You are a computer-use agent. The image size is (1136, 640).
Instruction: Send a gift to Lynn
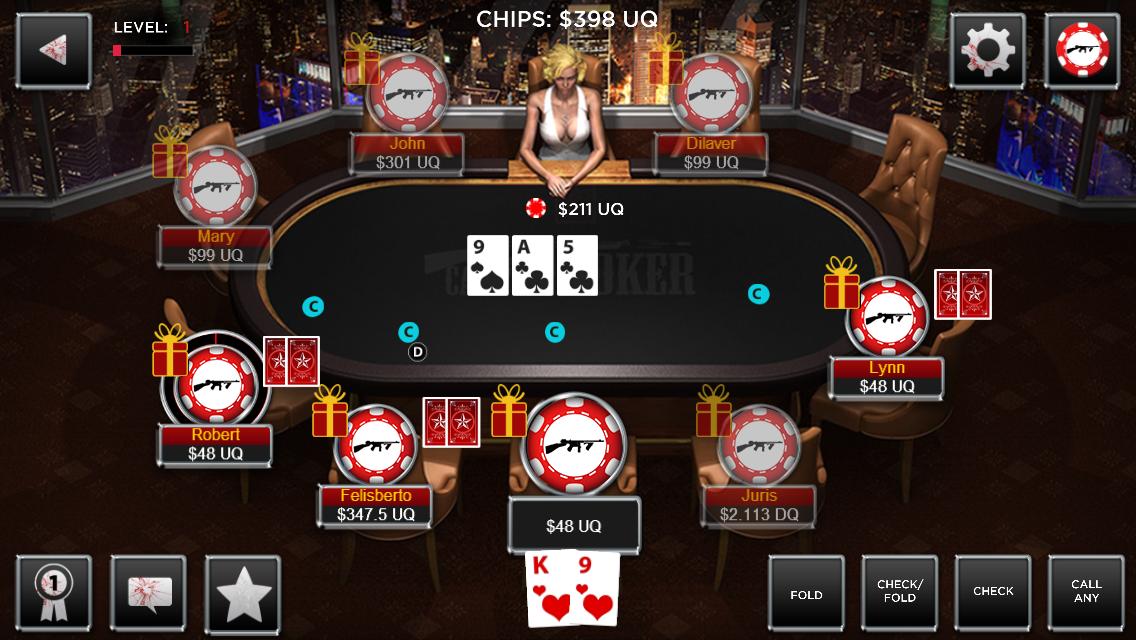pyautogui.click(x=842, y=284)
